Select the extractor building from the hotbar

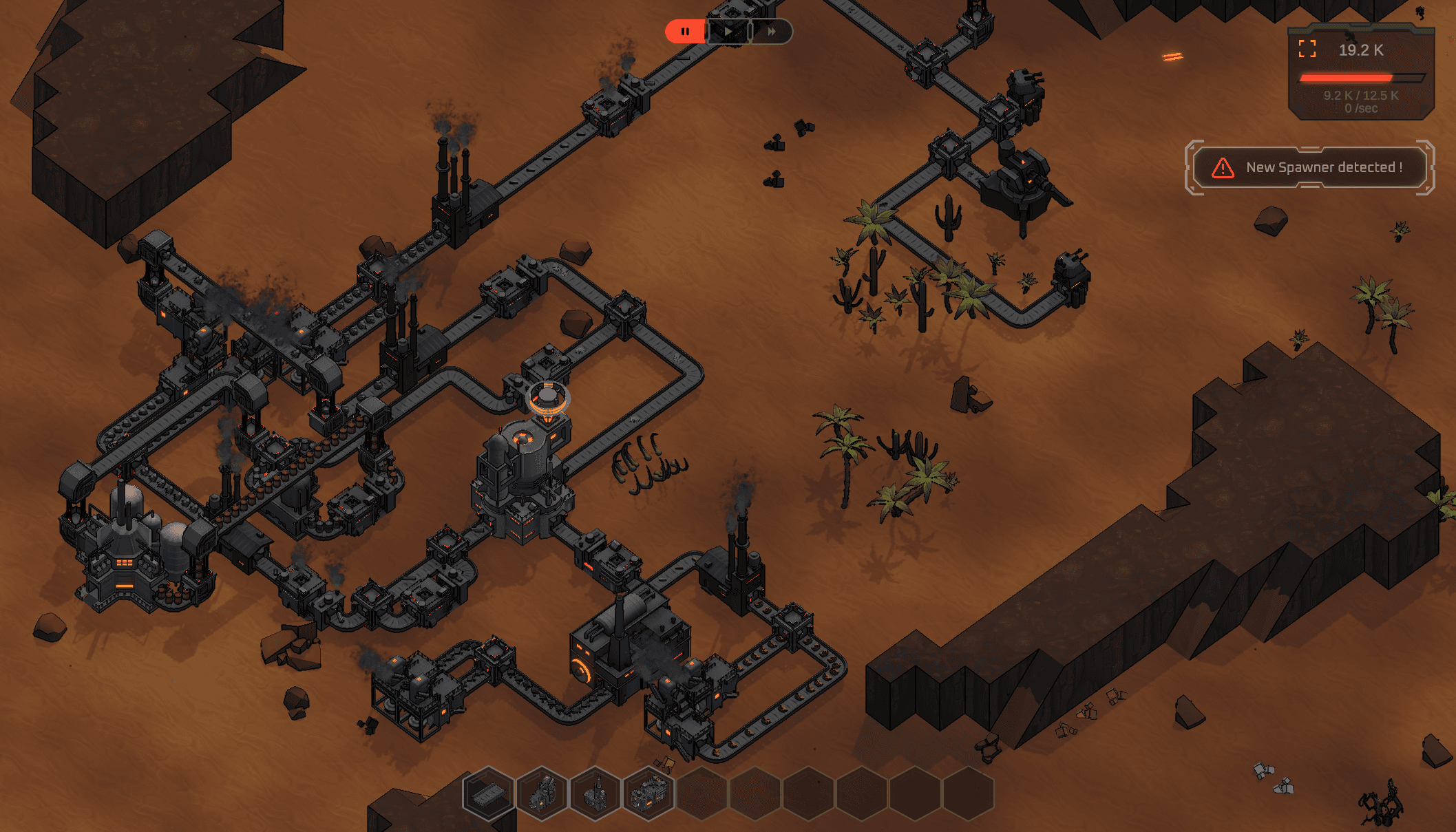542,793
